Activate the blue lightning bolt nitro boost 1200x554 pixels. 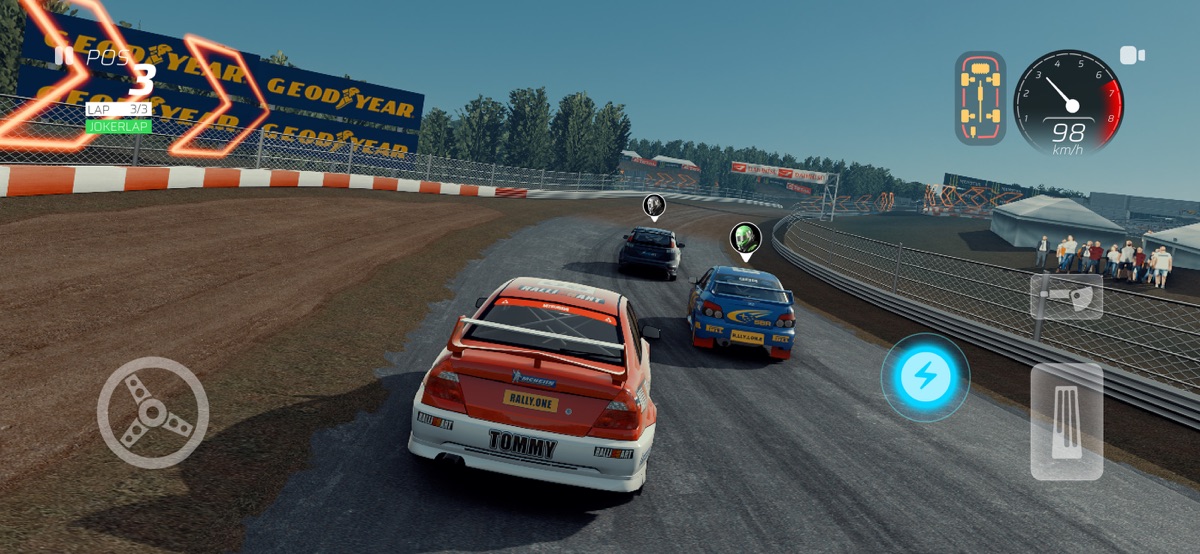click(924, 377)
